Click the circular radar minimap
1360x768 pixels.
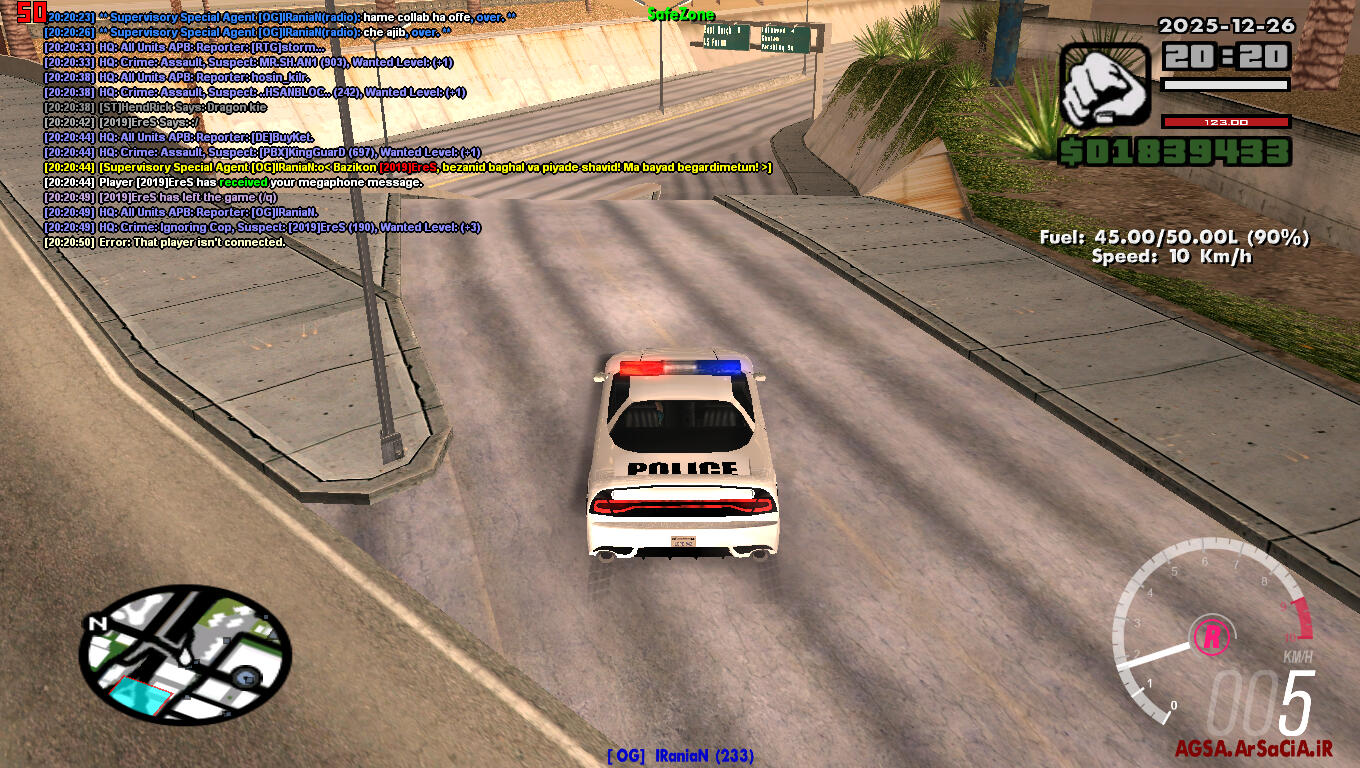(x=186, y=650)
